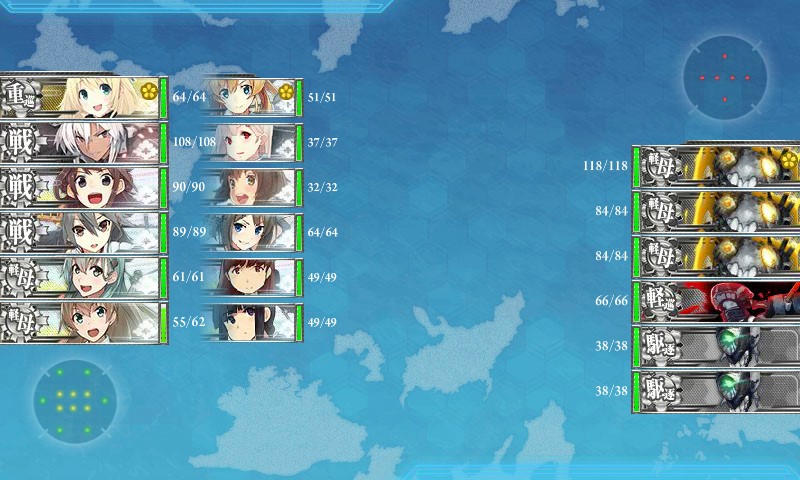Select the blonde heavy cruiser flagship banner
The height and width of the screenshot is (480, 800).
coord(83,96)
